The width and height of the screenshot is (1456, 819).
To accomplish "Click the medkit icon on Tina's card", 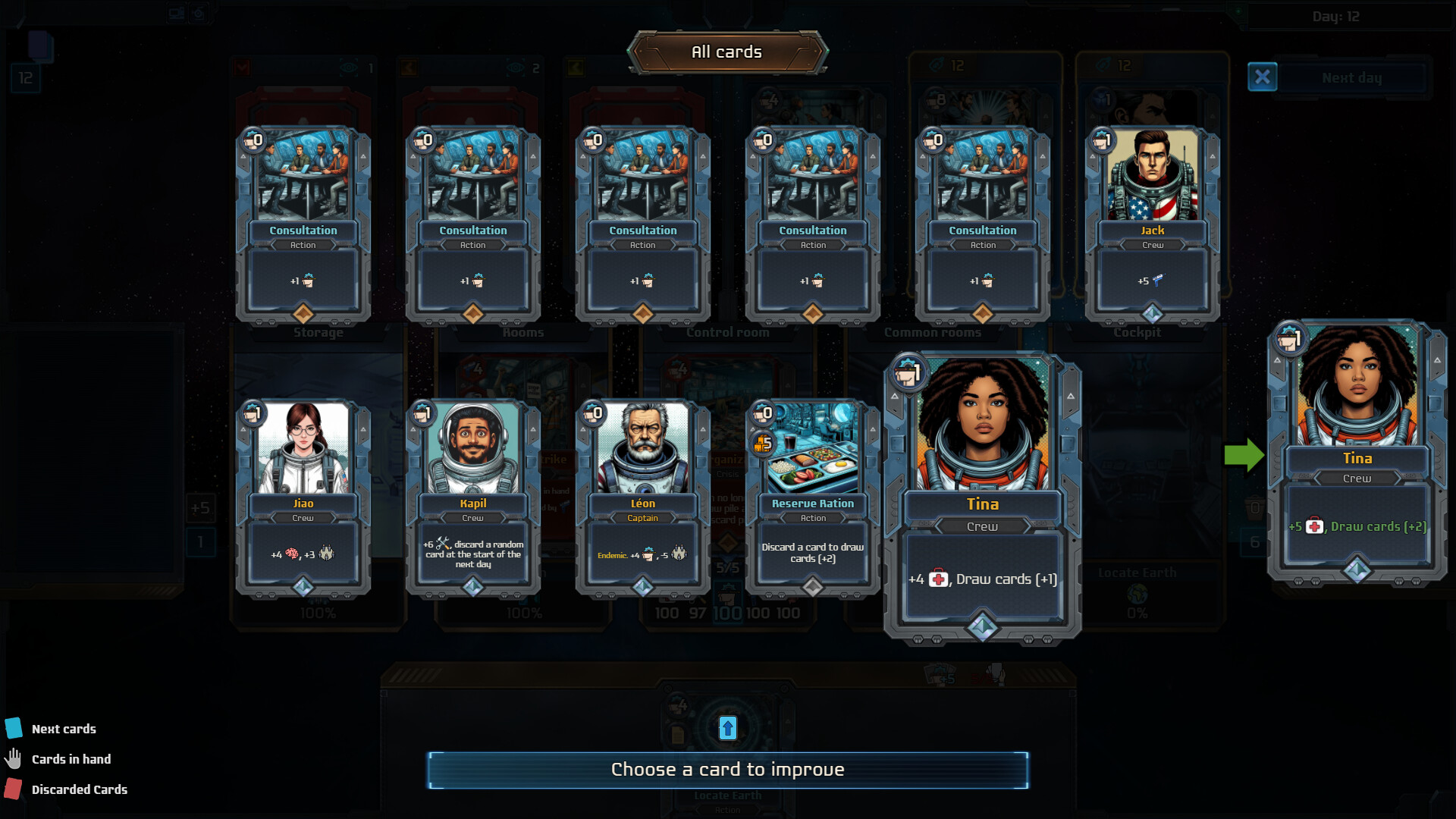I will [x=938, y=579].
